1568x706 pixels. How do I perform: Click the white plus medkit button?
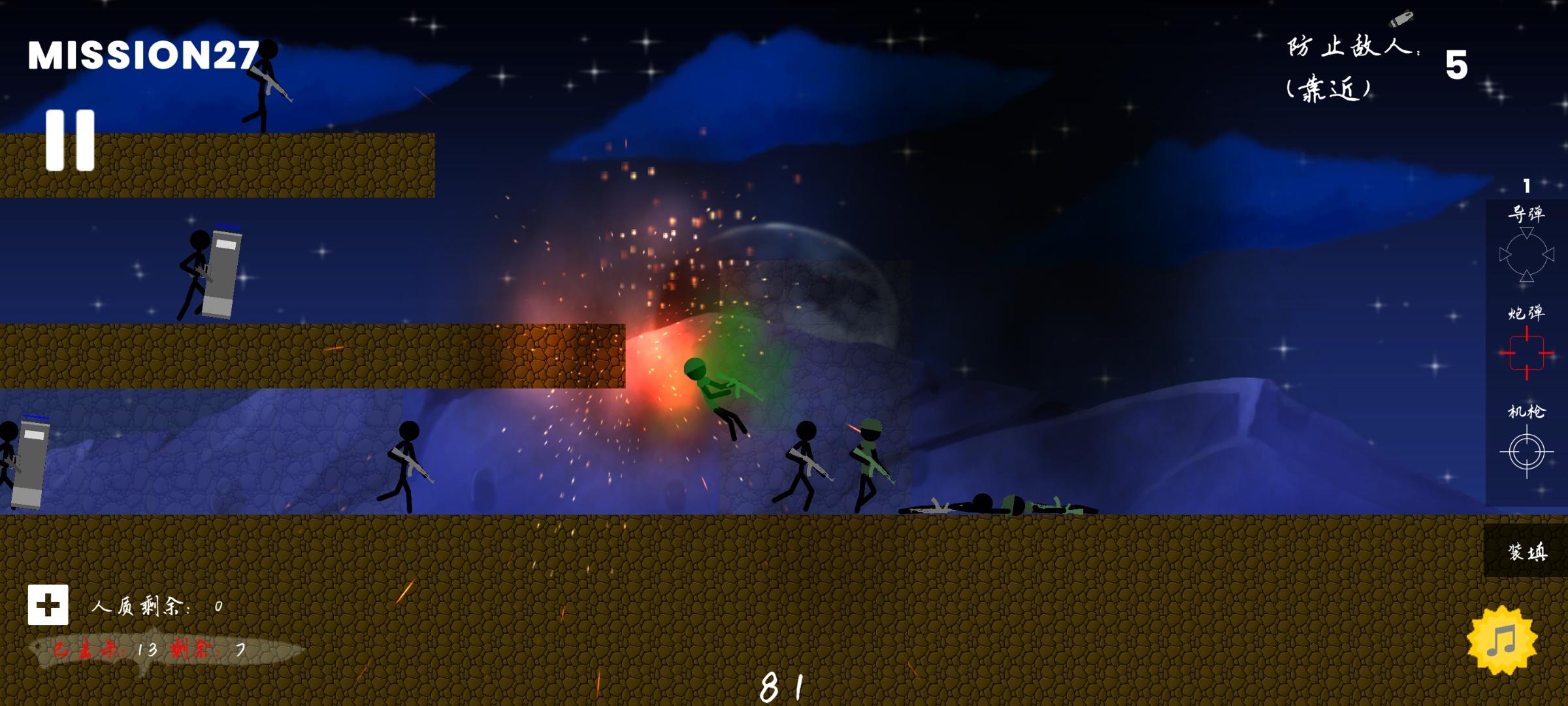(x=48, y=605)
